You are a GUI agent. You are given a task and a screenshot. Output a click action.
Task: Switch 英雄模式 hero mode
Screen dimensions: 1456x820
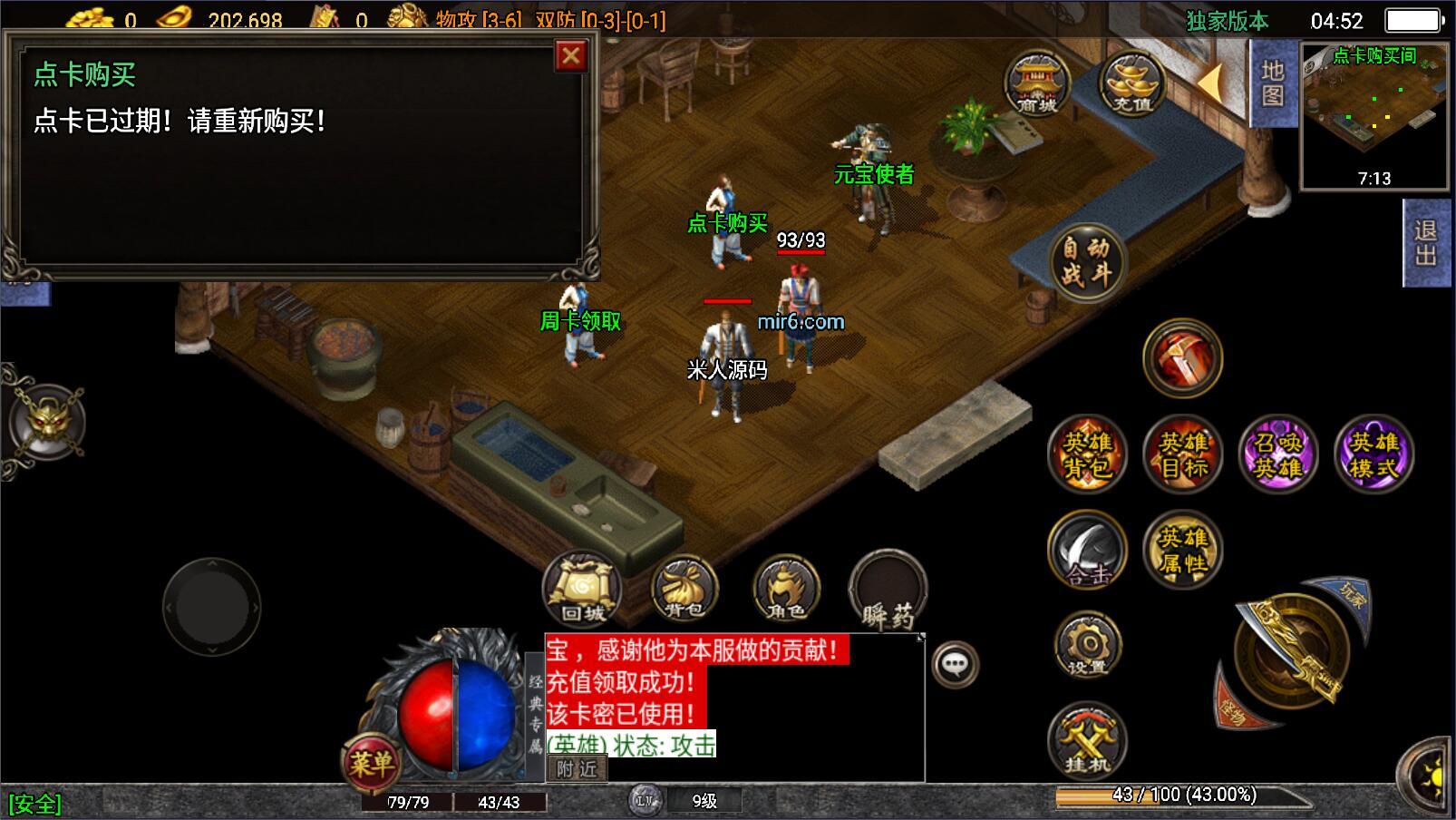[x=1374, y=454]
